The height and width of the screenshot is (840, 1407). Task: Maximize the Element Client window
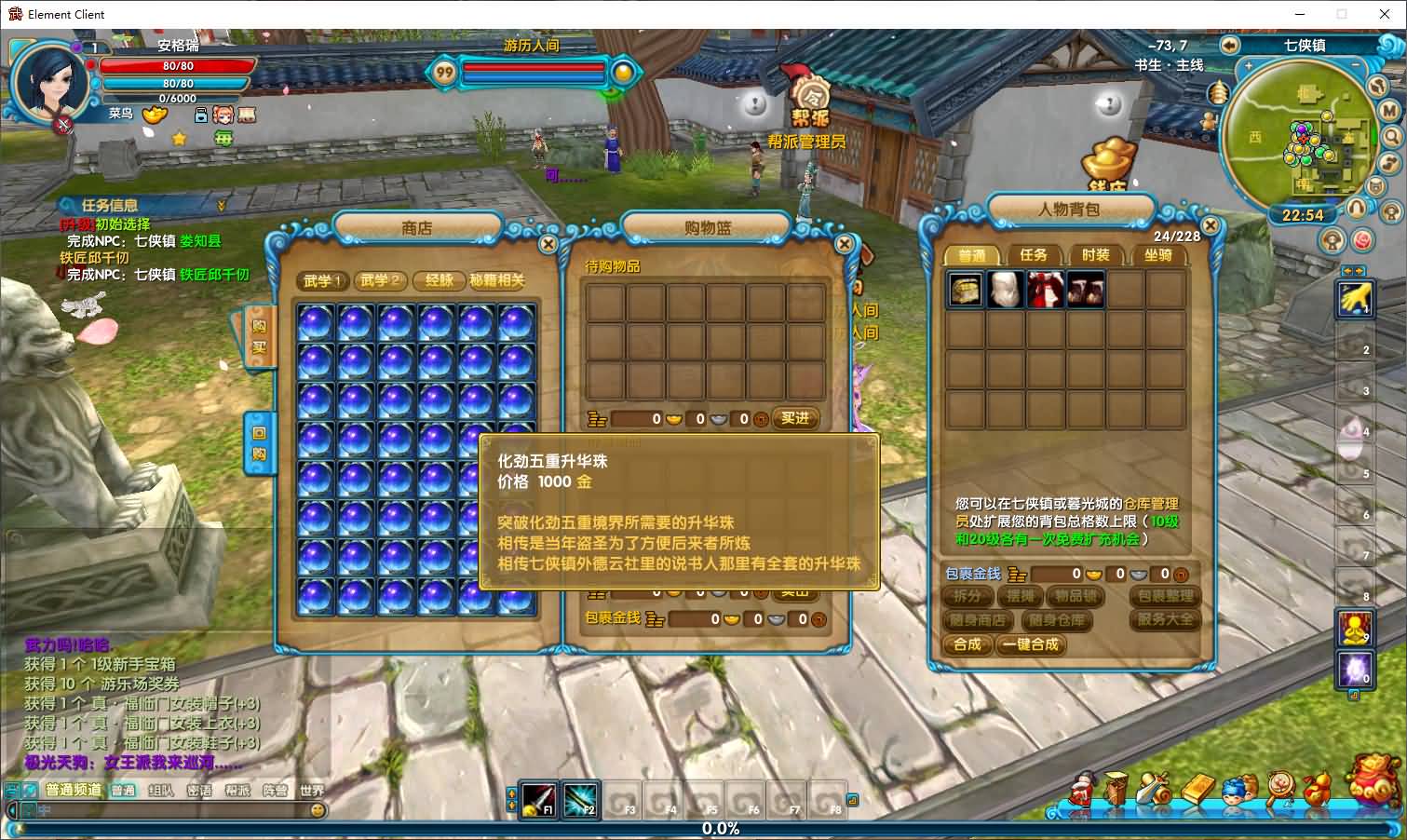(1342, 14)
